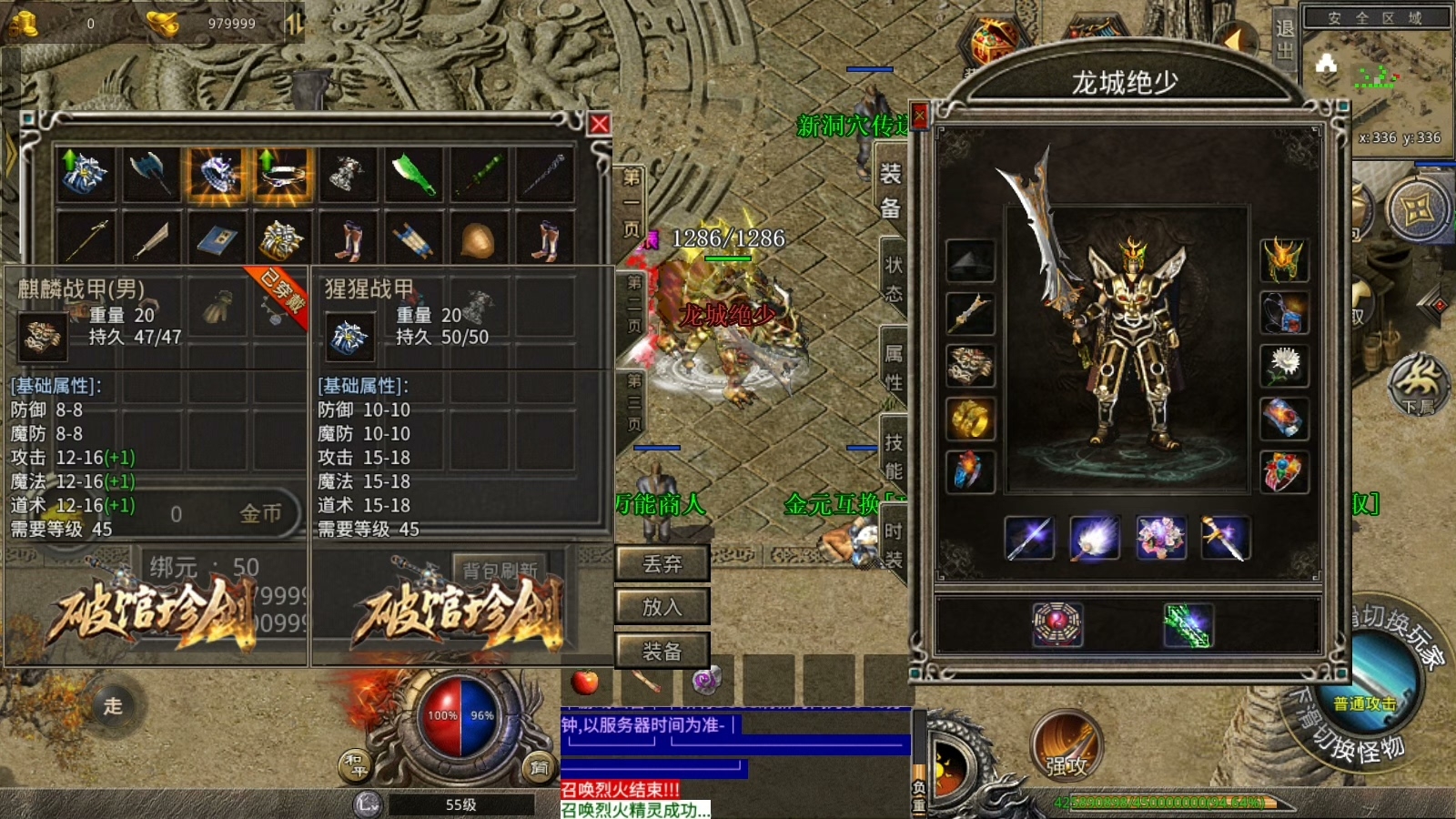Click the 装备 equip button
The width and height of the screenshot is (1456, 819).
[x=662, y=652]
